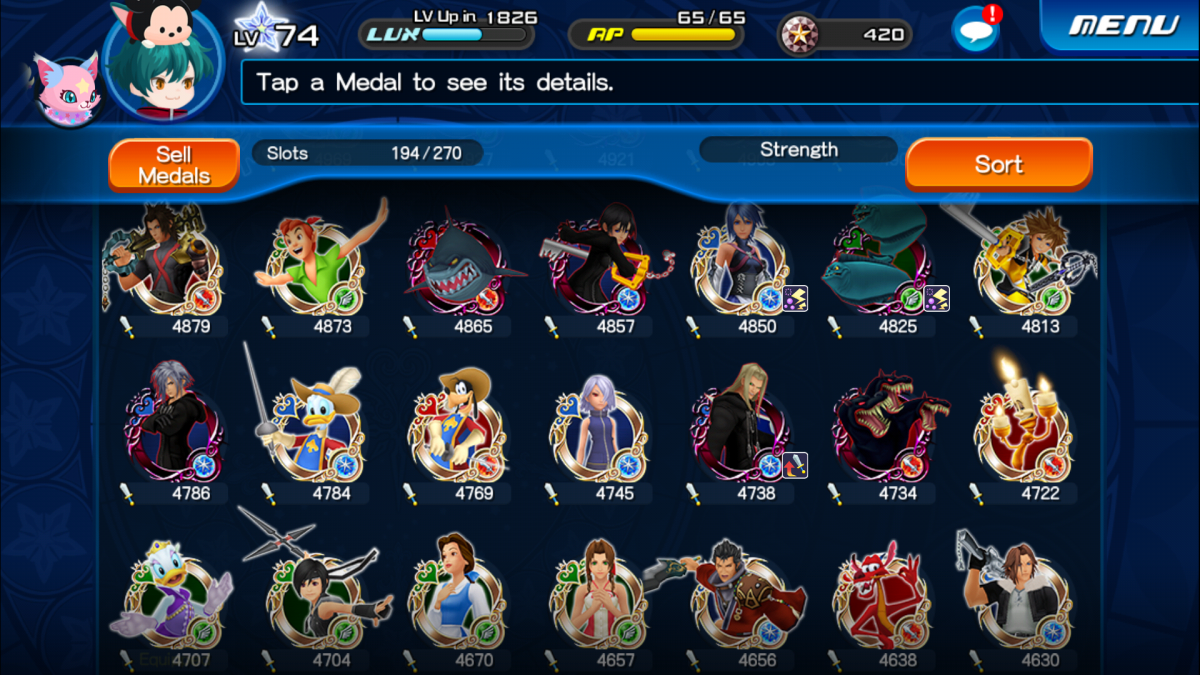Viewport: 1200px width, 675px height.
Task: Open the MENU panel
Action: point(1125,25)
